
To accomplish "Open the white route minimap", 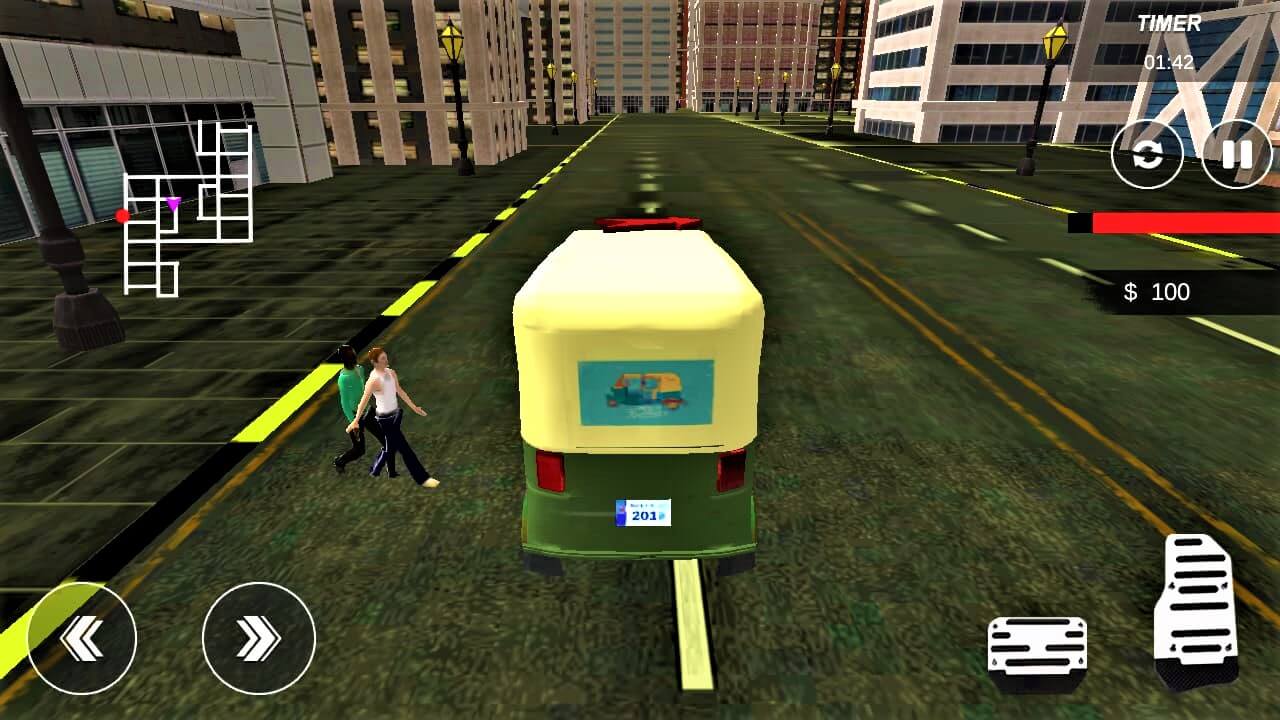I will pos(187,208).
